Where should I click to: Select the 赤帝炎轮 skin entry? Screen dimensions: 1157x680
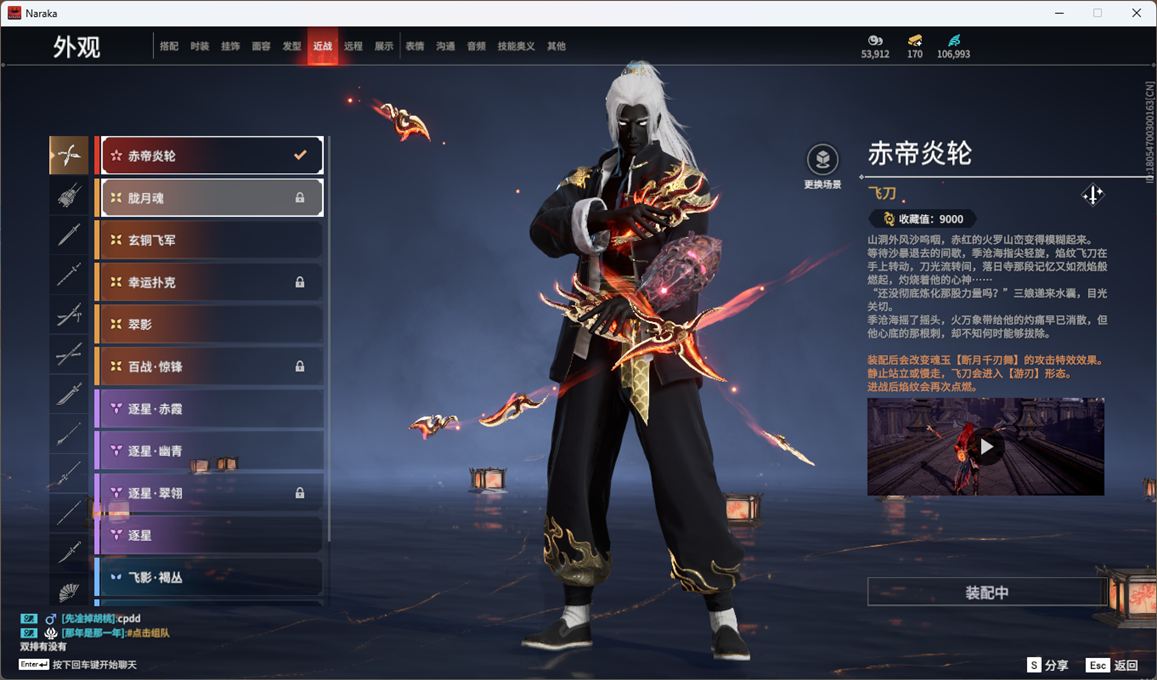point(210,156)
